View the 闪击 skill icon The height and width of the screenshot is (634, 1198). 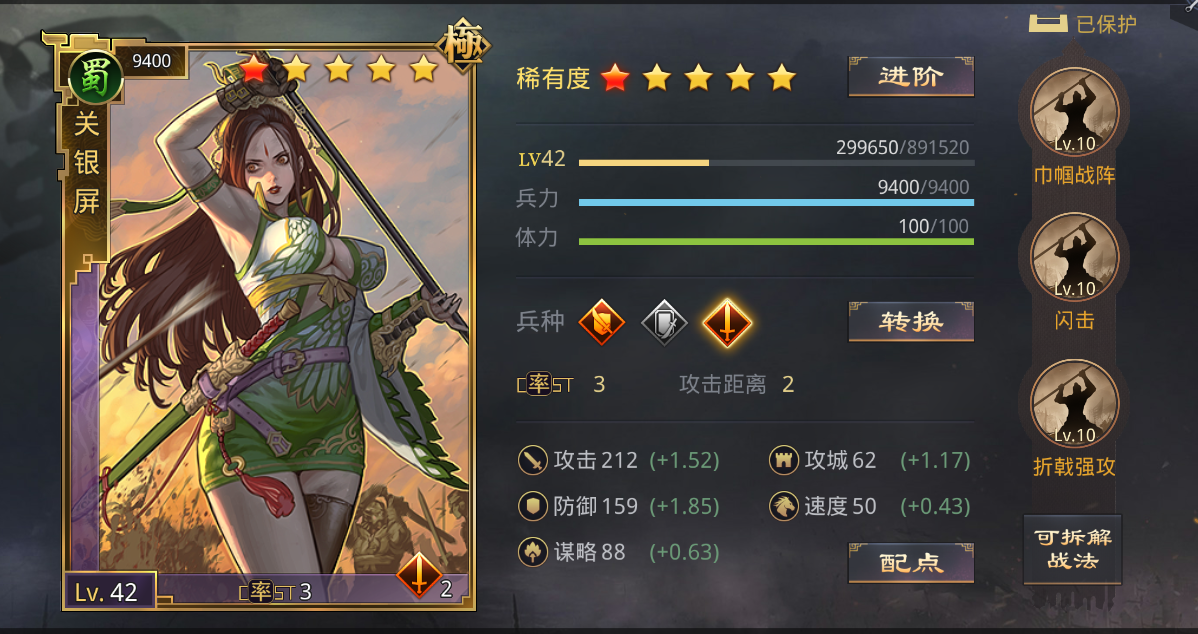[1074, 258]
